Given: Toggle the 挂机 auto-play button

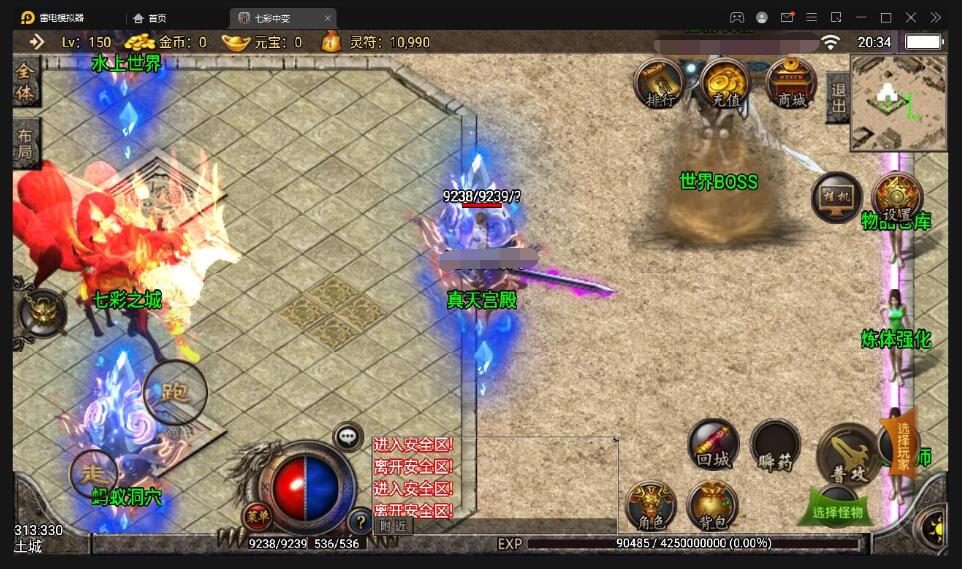Looking at the screenshot, I should point(836,197).
